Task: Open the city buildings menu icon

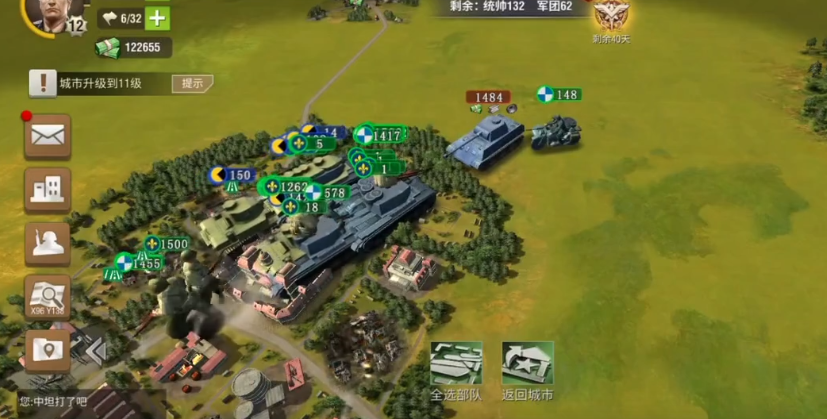Action: coord(47,188)
